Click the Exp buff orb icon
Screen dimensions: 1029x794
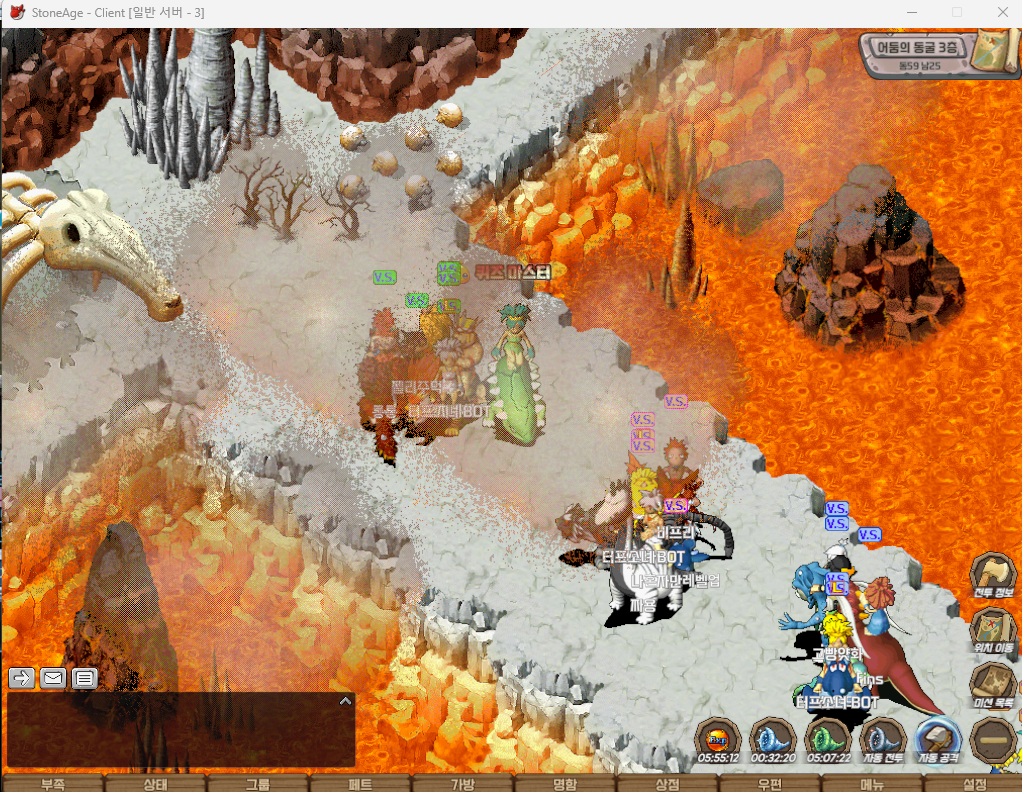pyautogui.click(x=718, y=740)
